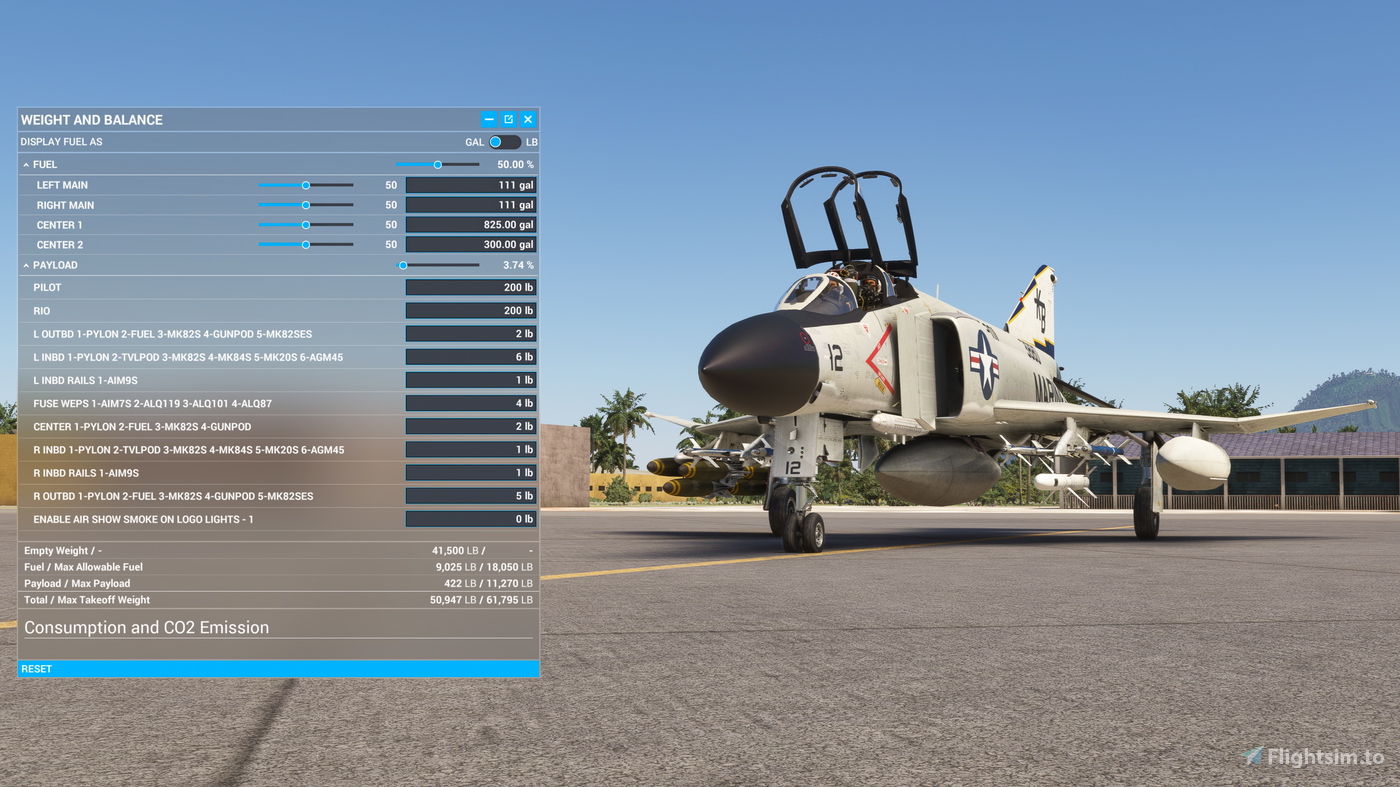
Task: Adjust the LEFT MAIN fuel slider
Action: (305, 184)
